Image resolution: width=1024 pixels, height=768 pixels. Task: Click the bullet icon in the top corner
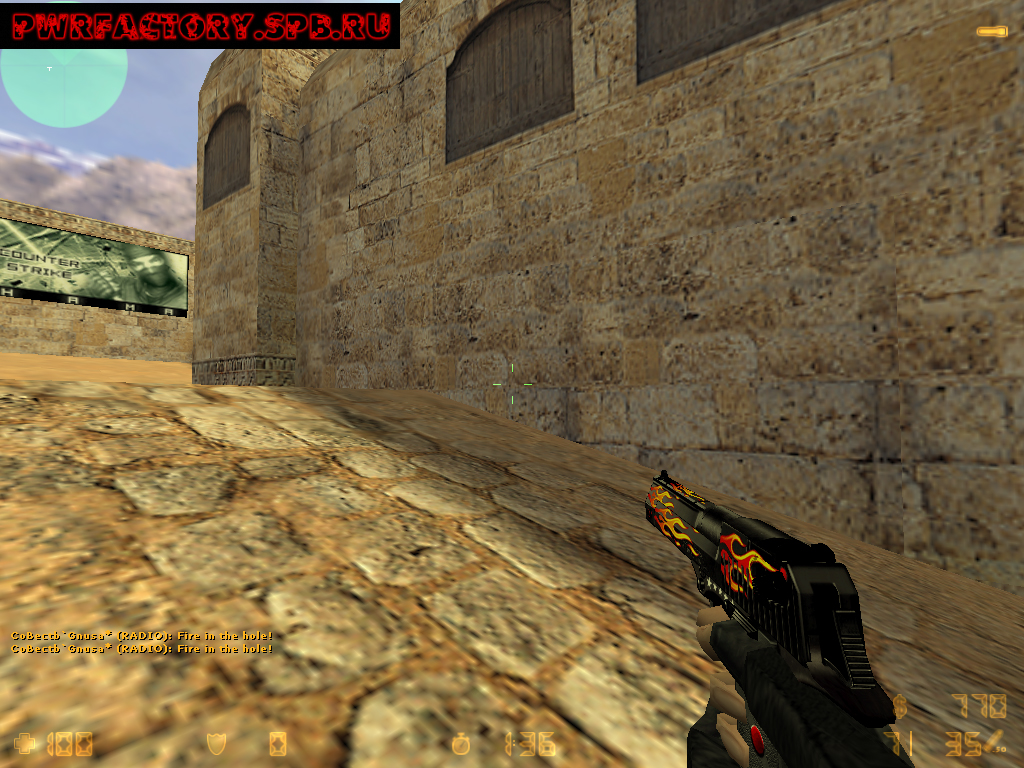(991, 32)
